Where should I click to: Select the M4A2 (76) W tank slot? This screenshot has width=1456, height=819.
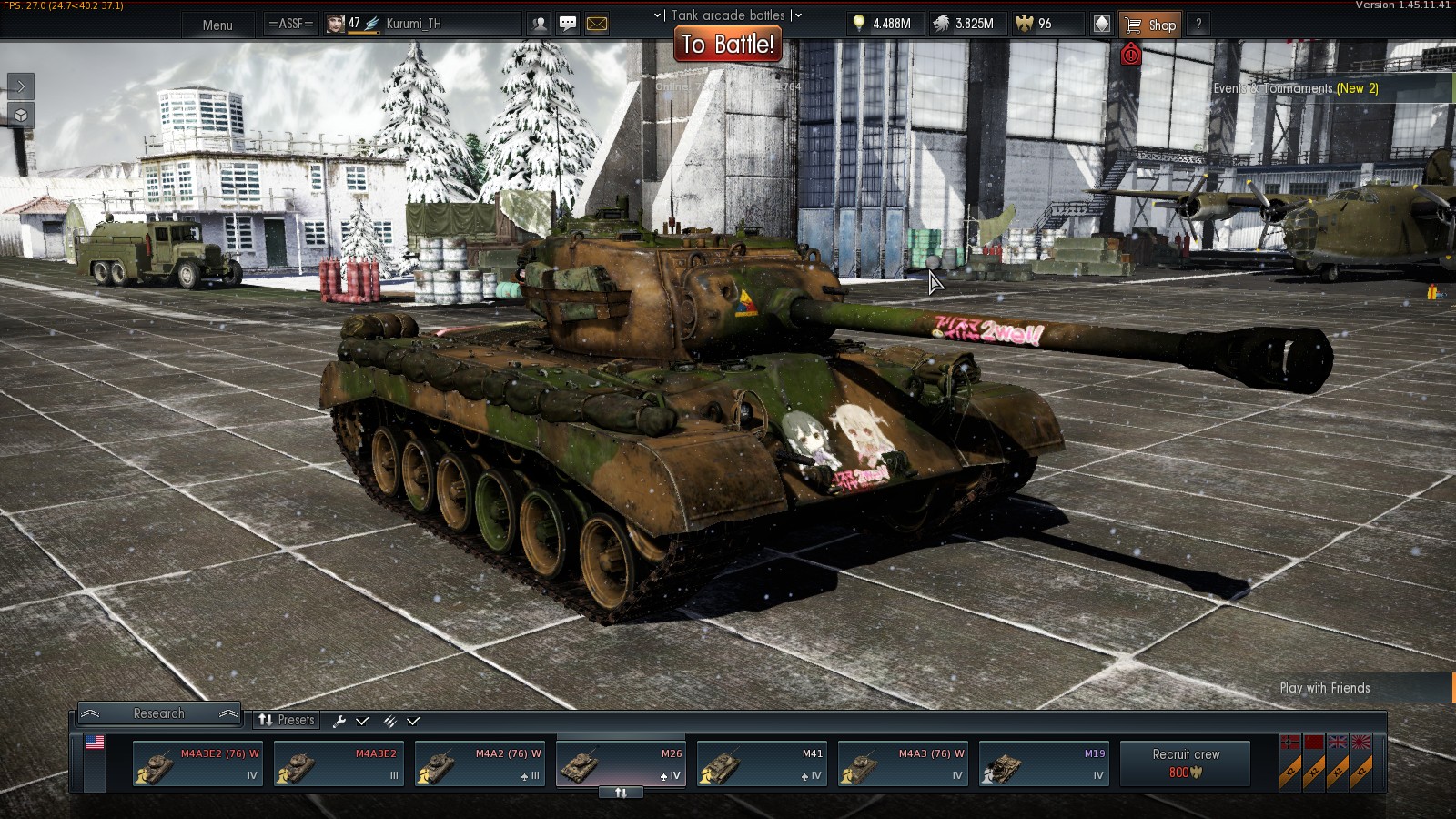(480, 763)
